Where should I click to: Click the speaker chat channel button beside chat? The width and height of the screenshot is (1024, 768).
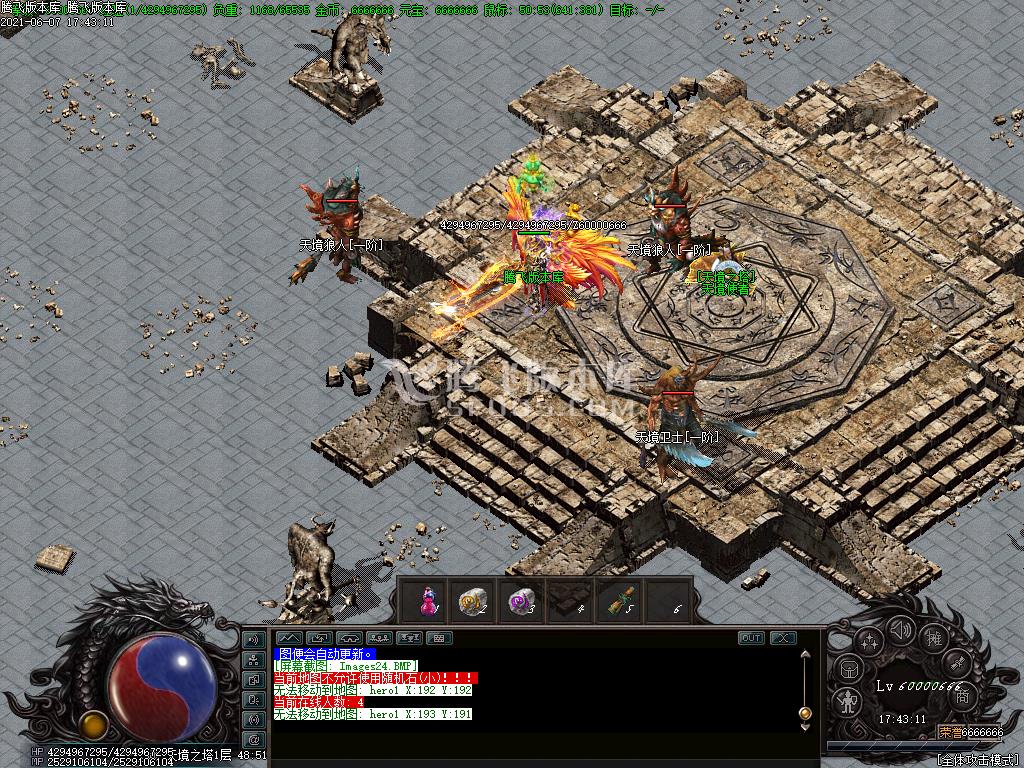254,639
